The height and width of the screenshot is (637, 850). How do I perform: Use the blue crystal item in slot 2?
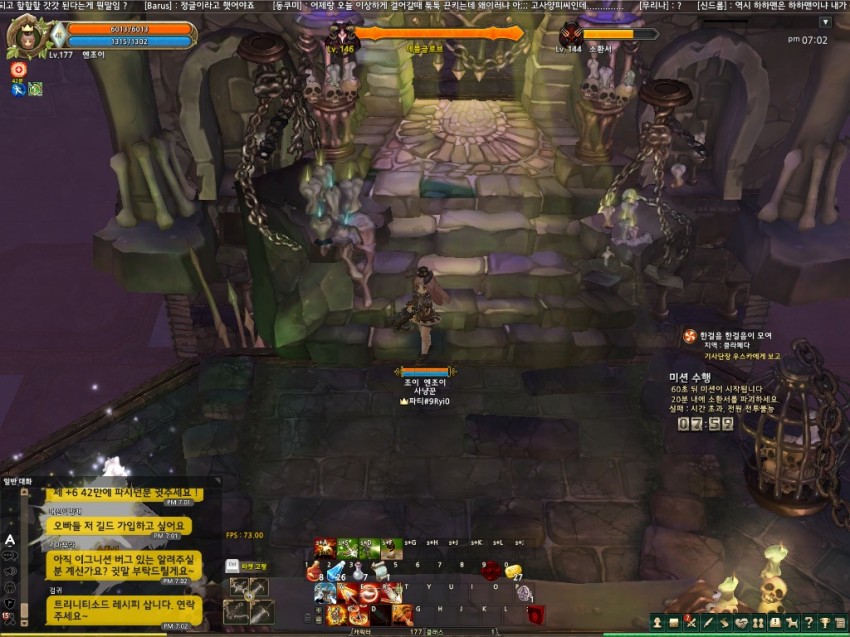(336, 570)
